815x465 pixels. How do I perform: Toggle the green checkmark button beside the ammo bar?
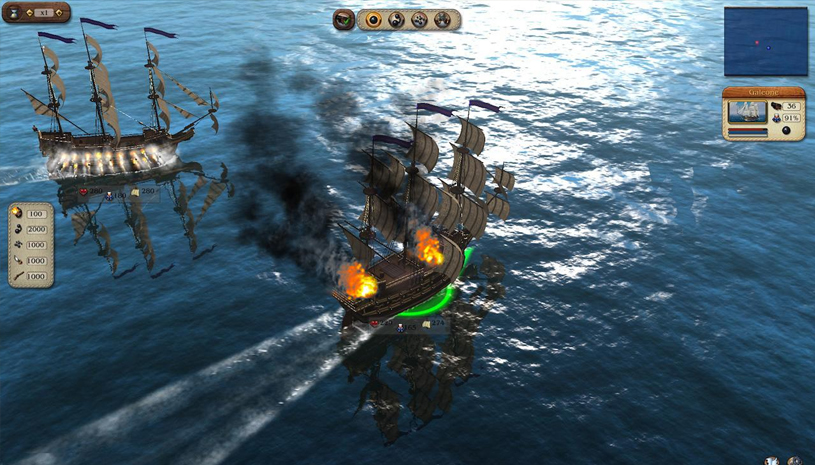coord(344,19)
